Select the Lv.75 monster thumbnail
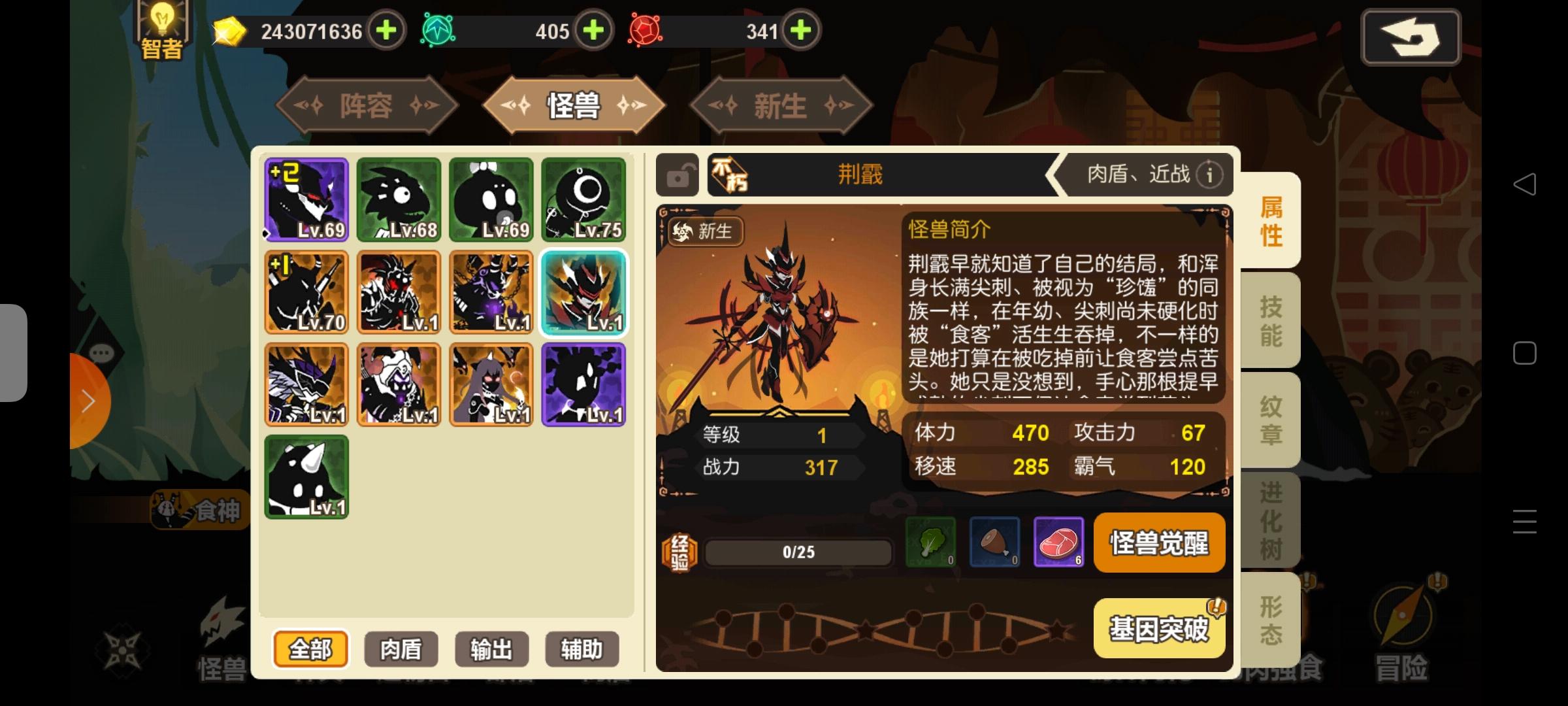The width and height of the screenshot is (1568, 706). 583,199
